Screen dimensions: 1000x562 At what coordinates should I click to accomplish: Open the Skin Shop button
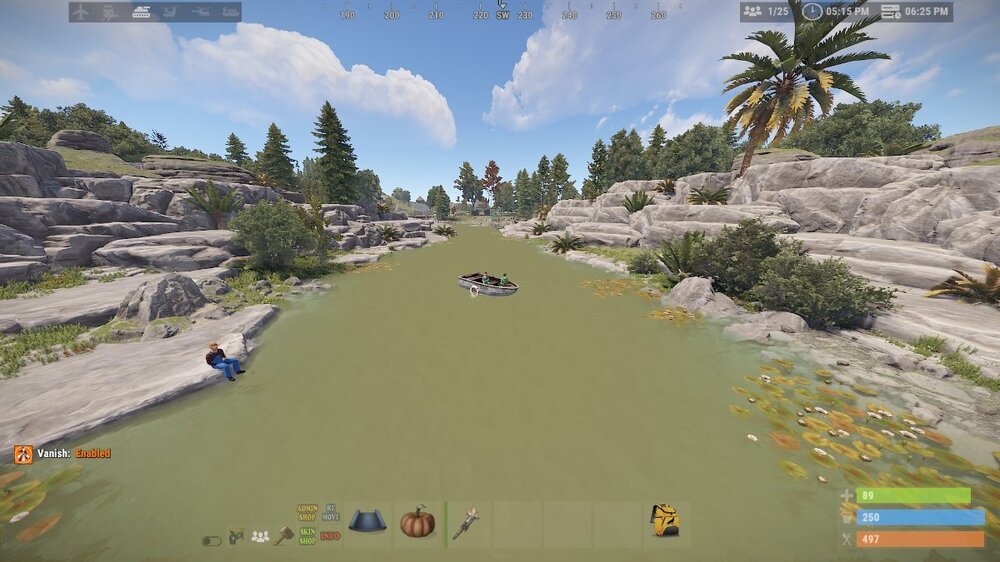point(307,535)
